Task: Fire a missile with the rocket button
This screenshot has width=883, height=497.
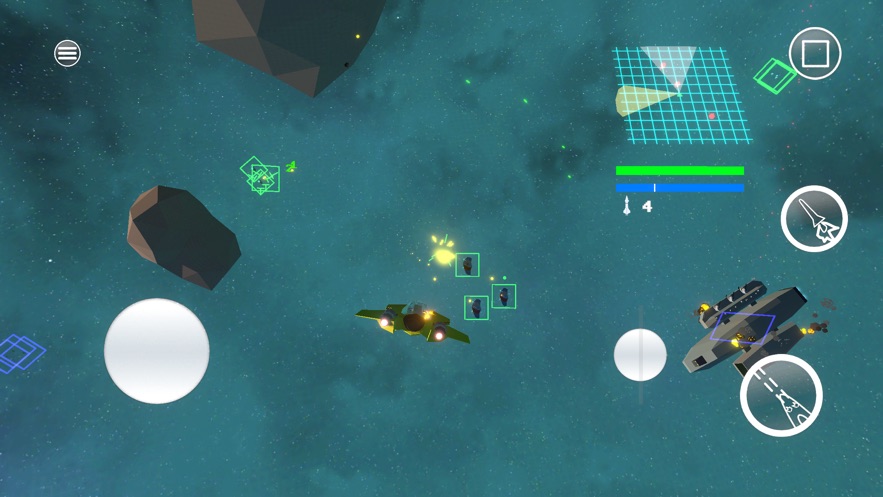Action: [x=814, y=219]
